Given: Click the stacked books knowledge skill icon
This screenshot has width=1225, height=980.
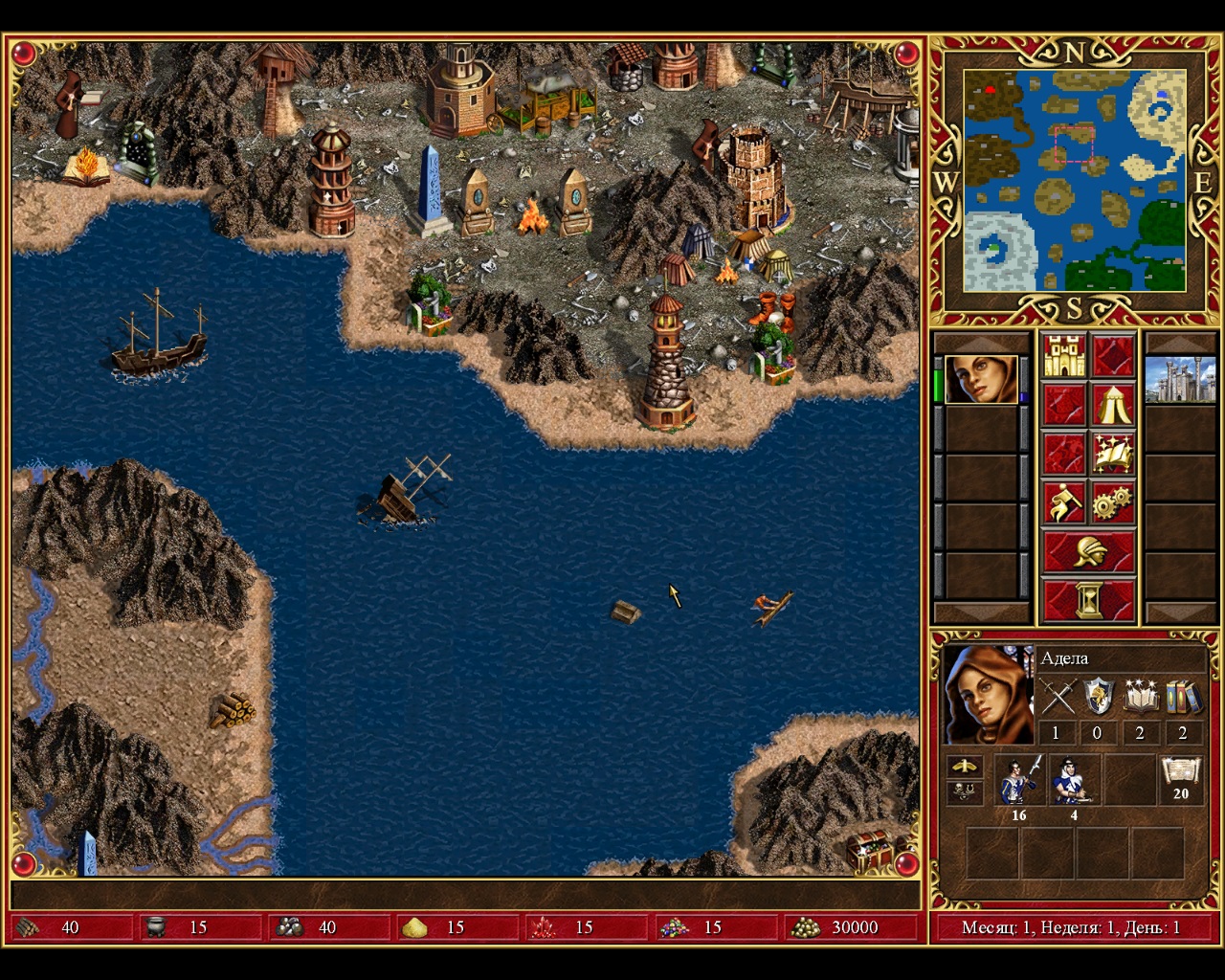Looking at the screenshot, I should (x=1183, y=698).
